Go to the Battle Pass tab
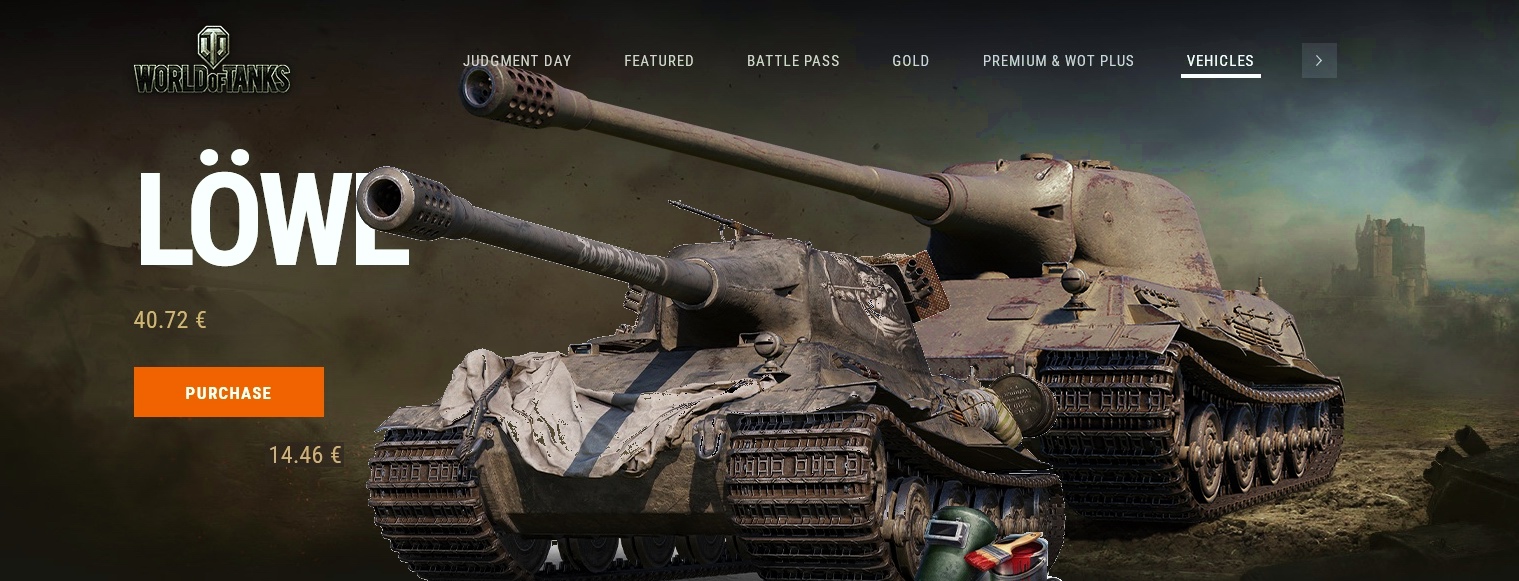This screenshot has width=1519, height=581. point(793,61)
